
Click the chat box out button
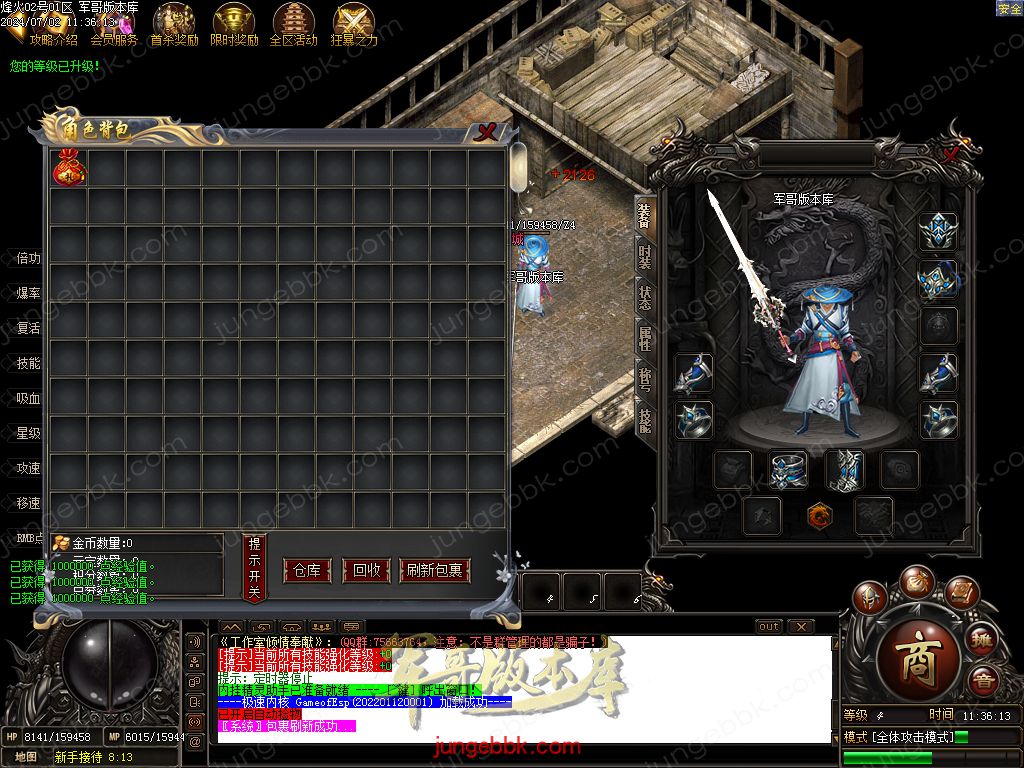pos(768,627)
